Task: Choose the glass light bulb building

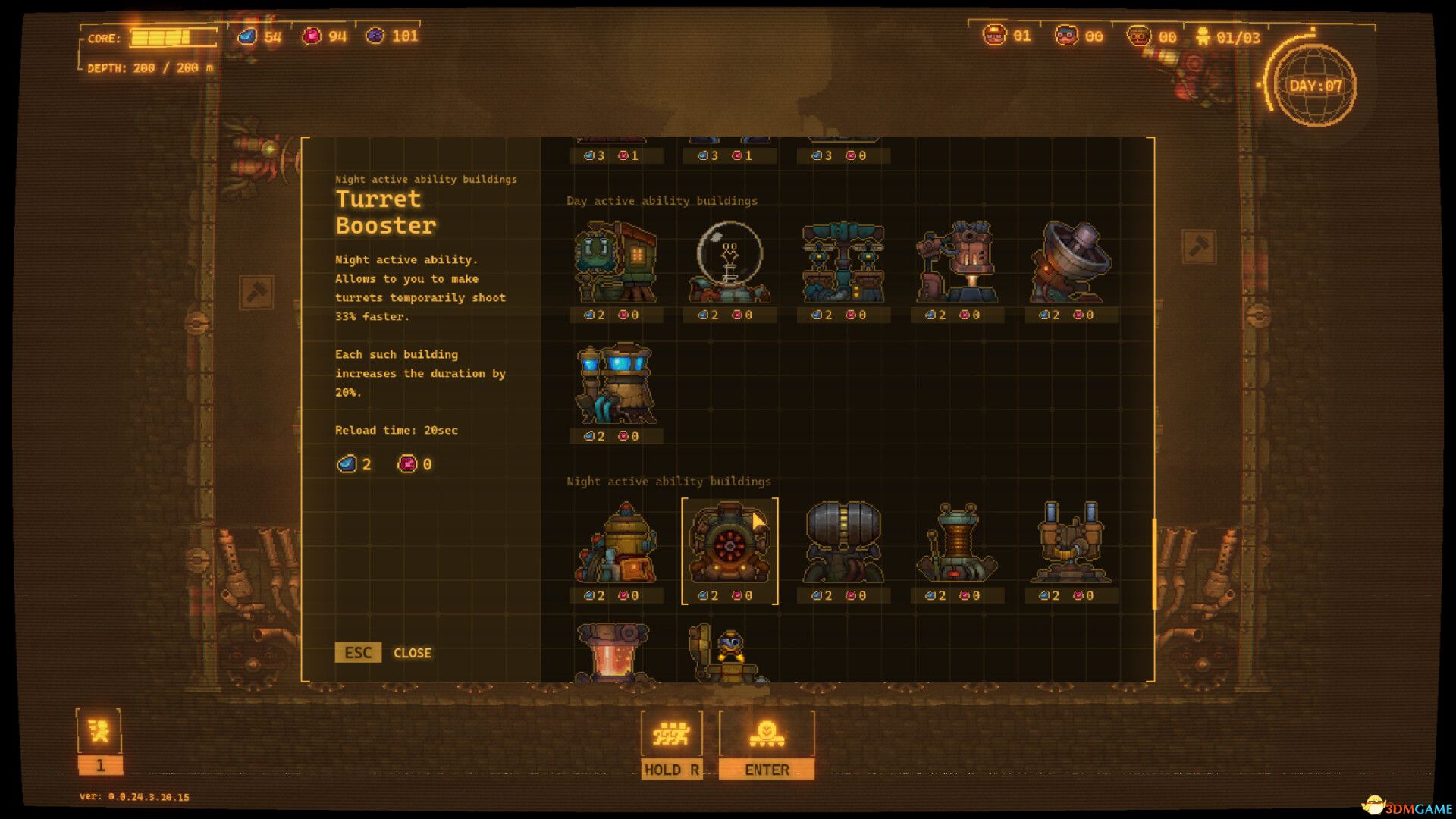Action: click(730, 262)
